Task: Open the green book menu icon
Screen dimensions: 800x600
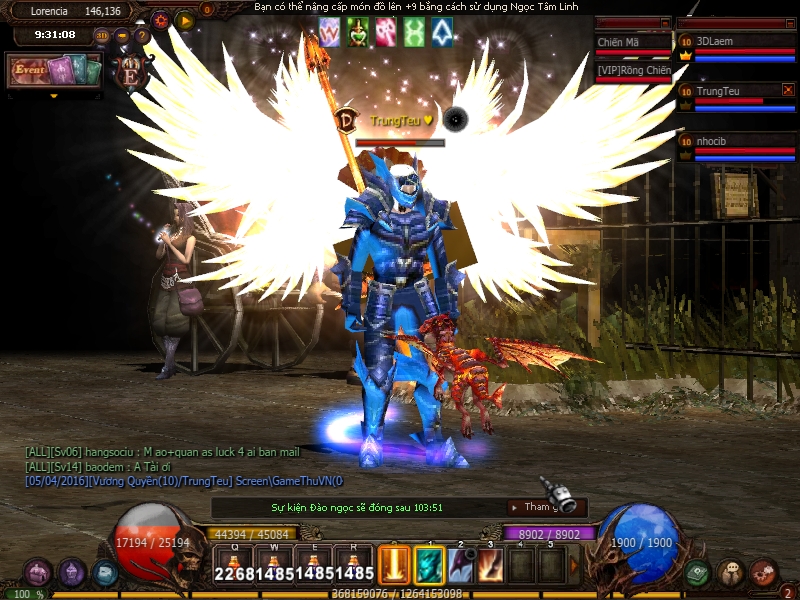Action: (698, 573)
